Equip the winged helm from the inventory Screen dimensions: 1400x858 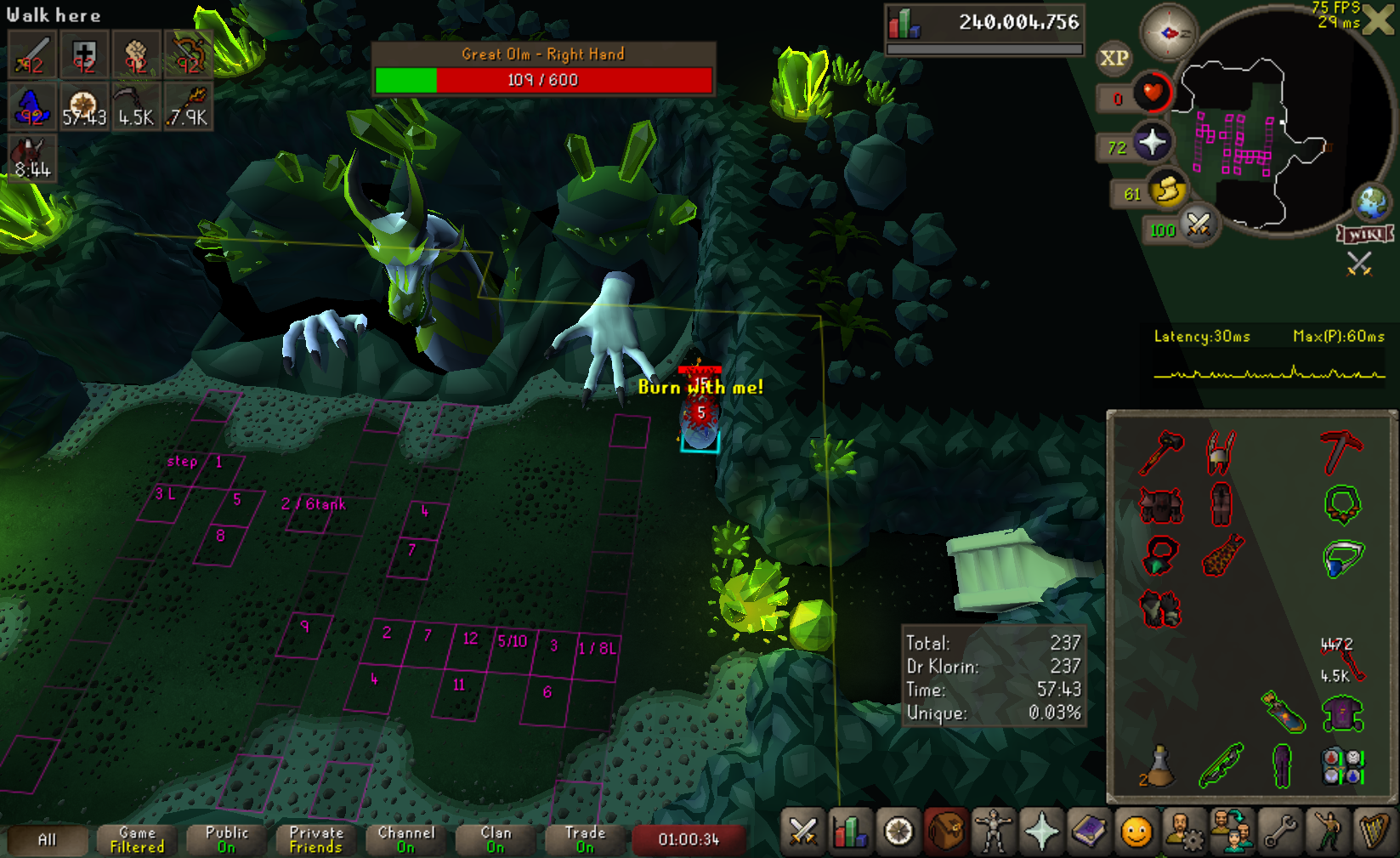coord(1221,452)
